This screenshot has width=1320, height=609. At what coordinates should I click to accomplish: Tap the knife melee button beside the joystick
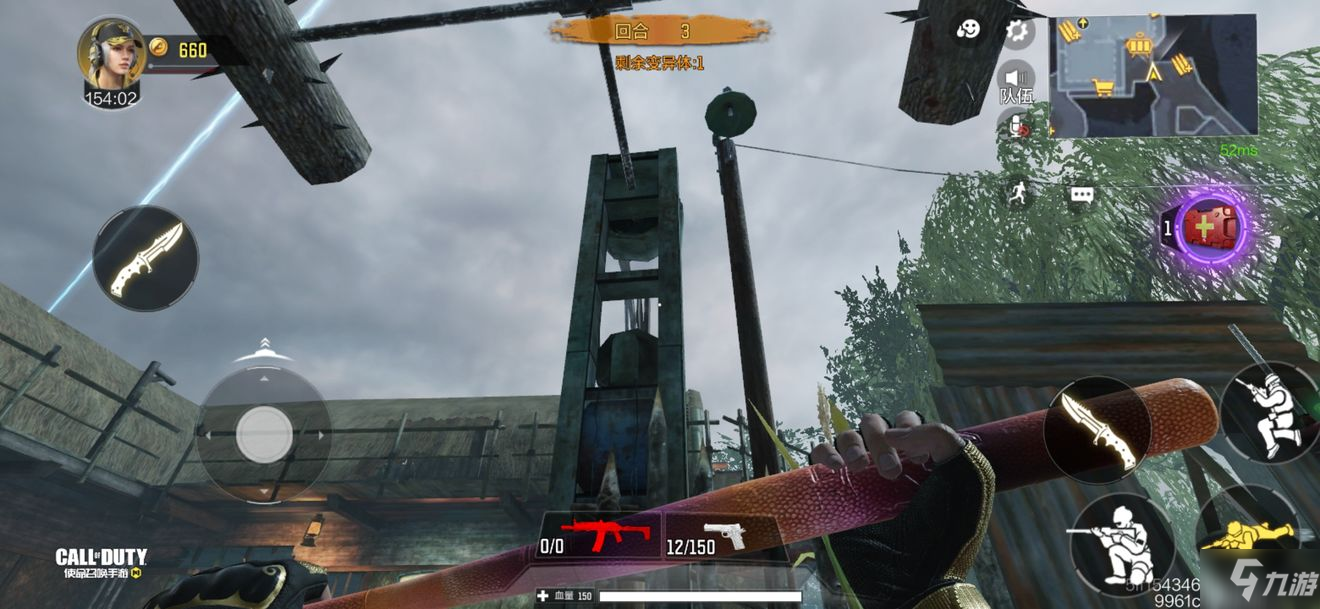[x=145, y=258]
